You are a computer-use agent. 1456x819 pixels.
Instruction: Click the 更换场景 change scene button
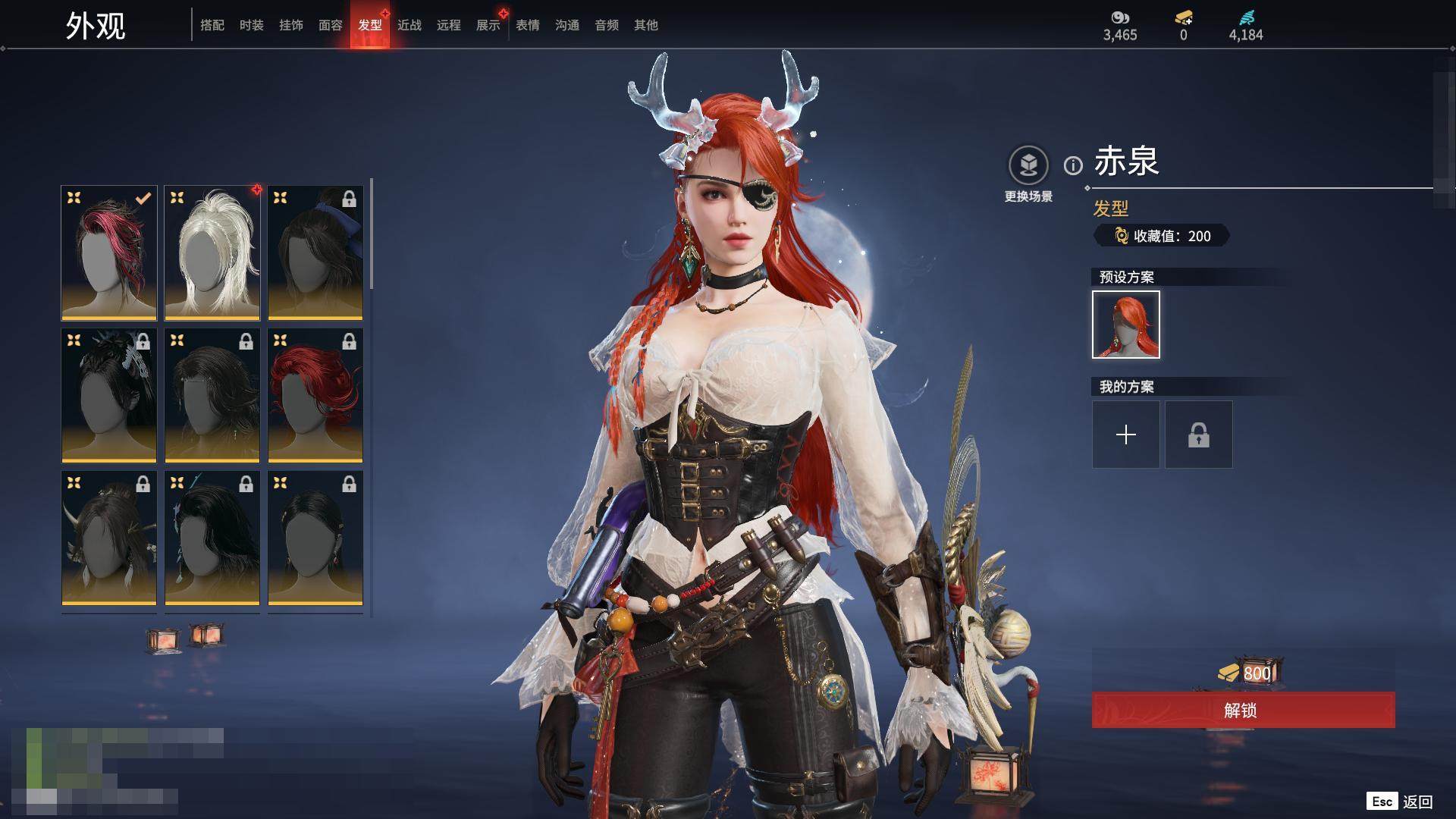click(1028, 174)
